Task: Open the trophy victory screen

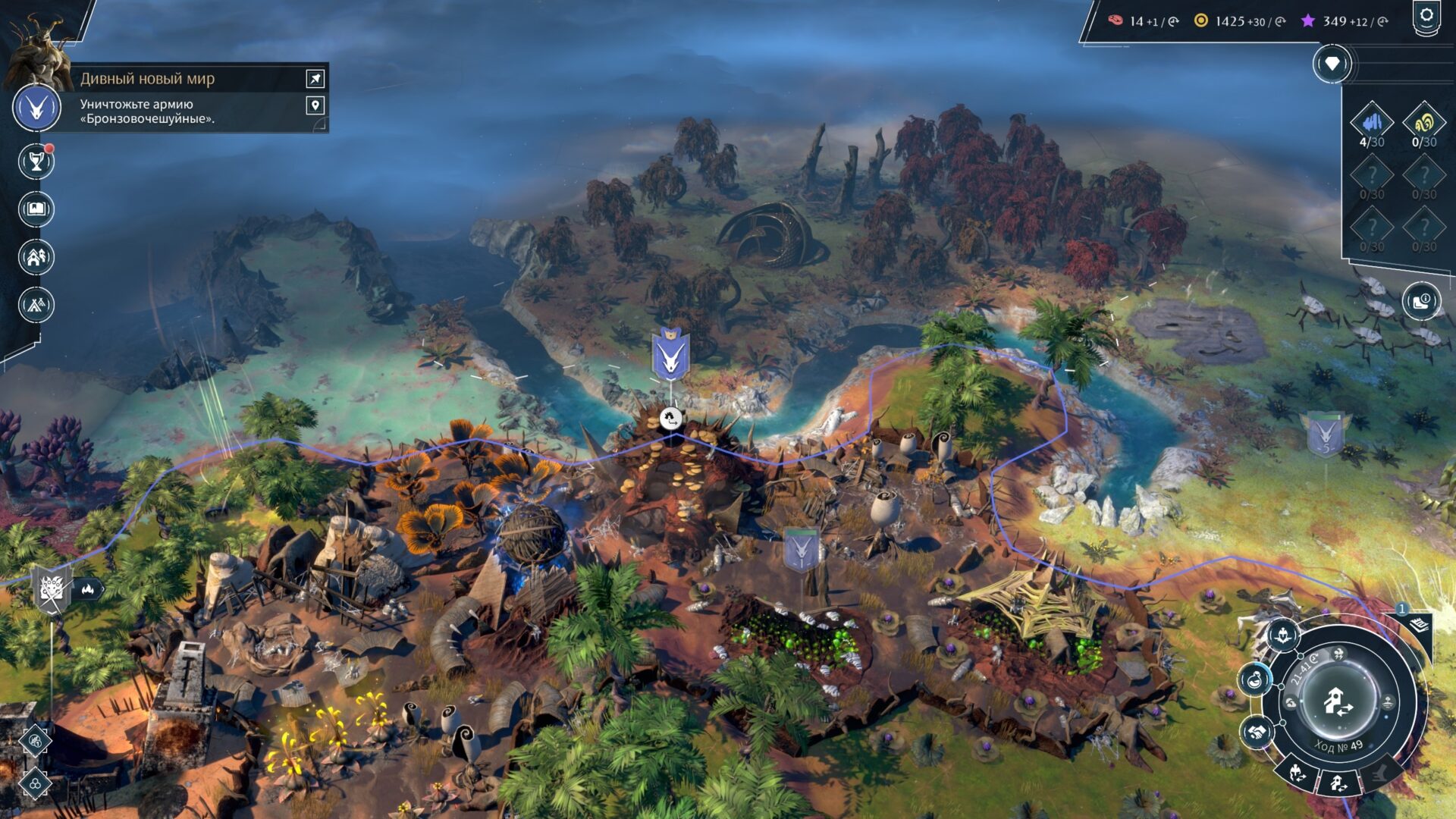Action: (x=36, y=162)
